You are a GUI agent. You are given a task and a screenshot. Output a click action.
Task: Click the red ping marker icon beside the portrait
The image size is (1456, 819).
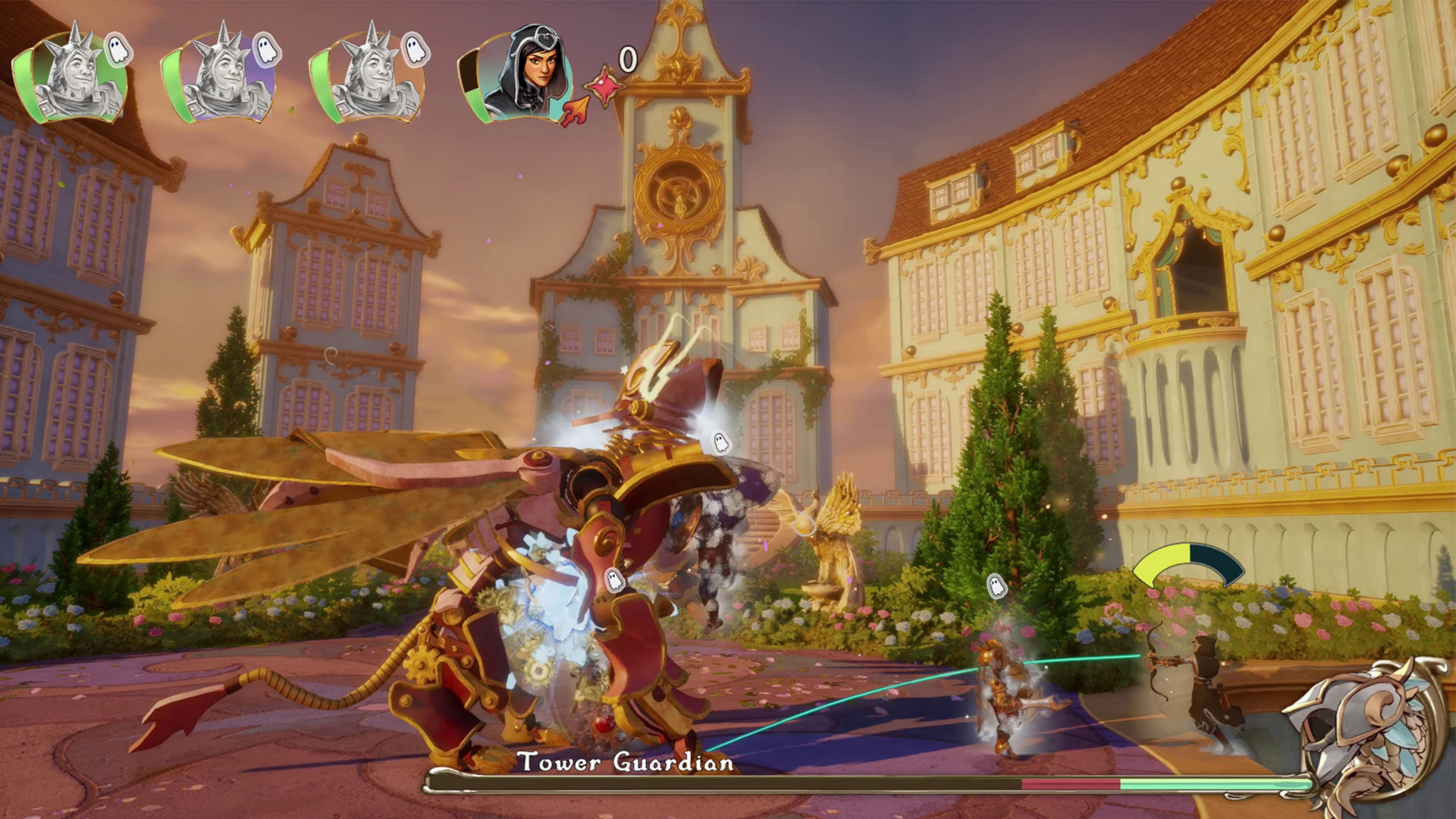[x=605, y=86]
